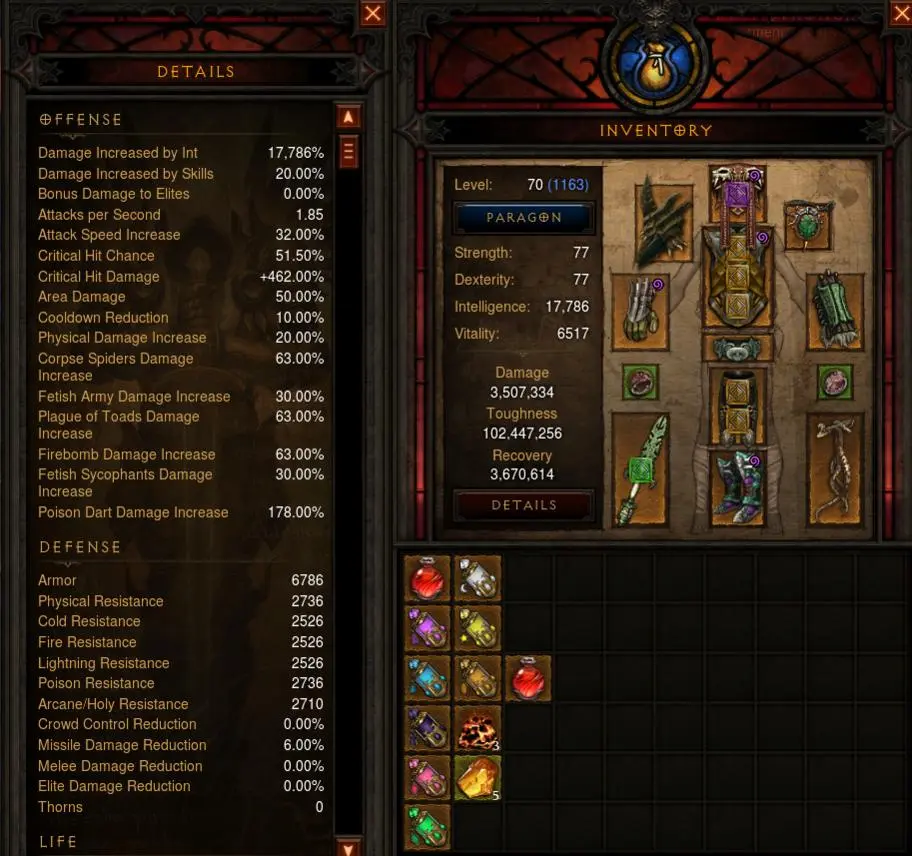Select the molten crafting material stack
Screen dimensions: 912x856
[x=477, y=729]
